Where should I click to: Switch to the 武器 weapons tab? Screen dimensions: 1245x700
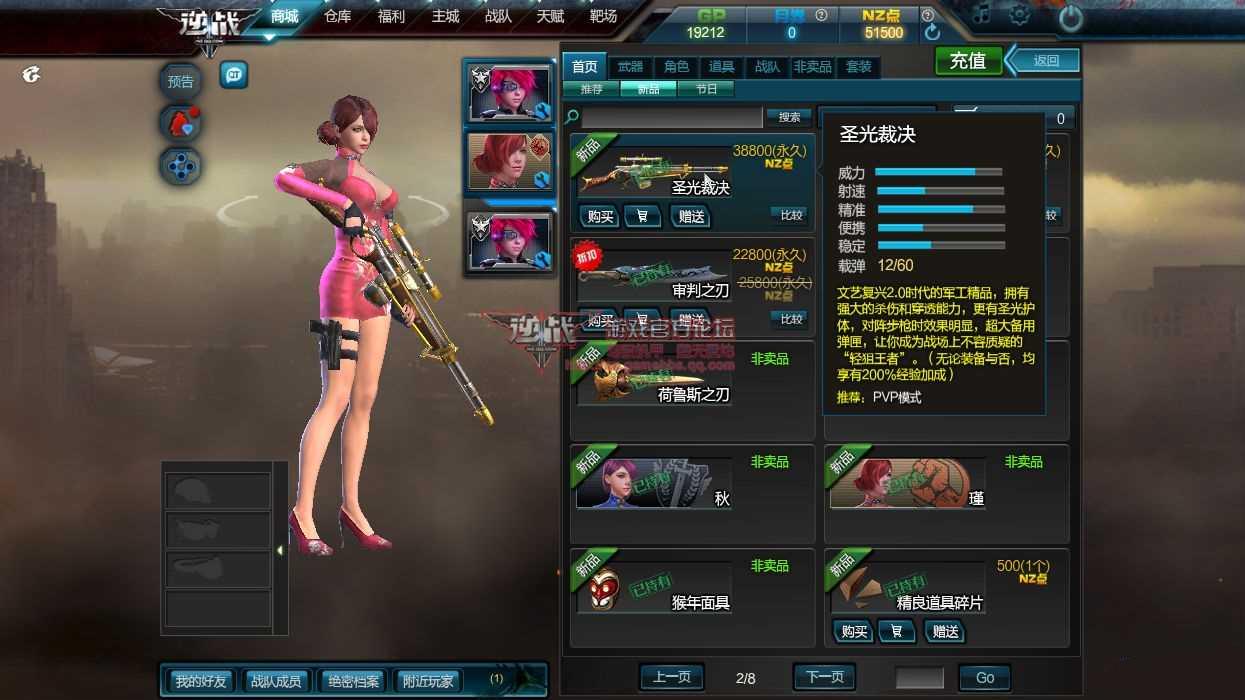click(630, 67)
